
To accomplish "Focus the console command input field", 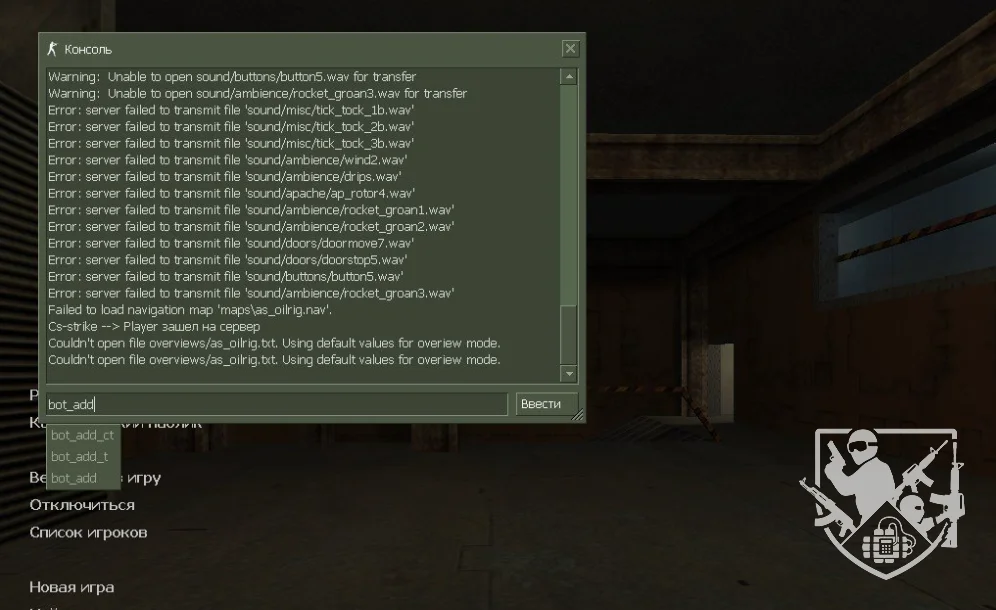I will 277,404.
